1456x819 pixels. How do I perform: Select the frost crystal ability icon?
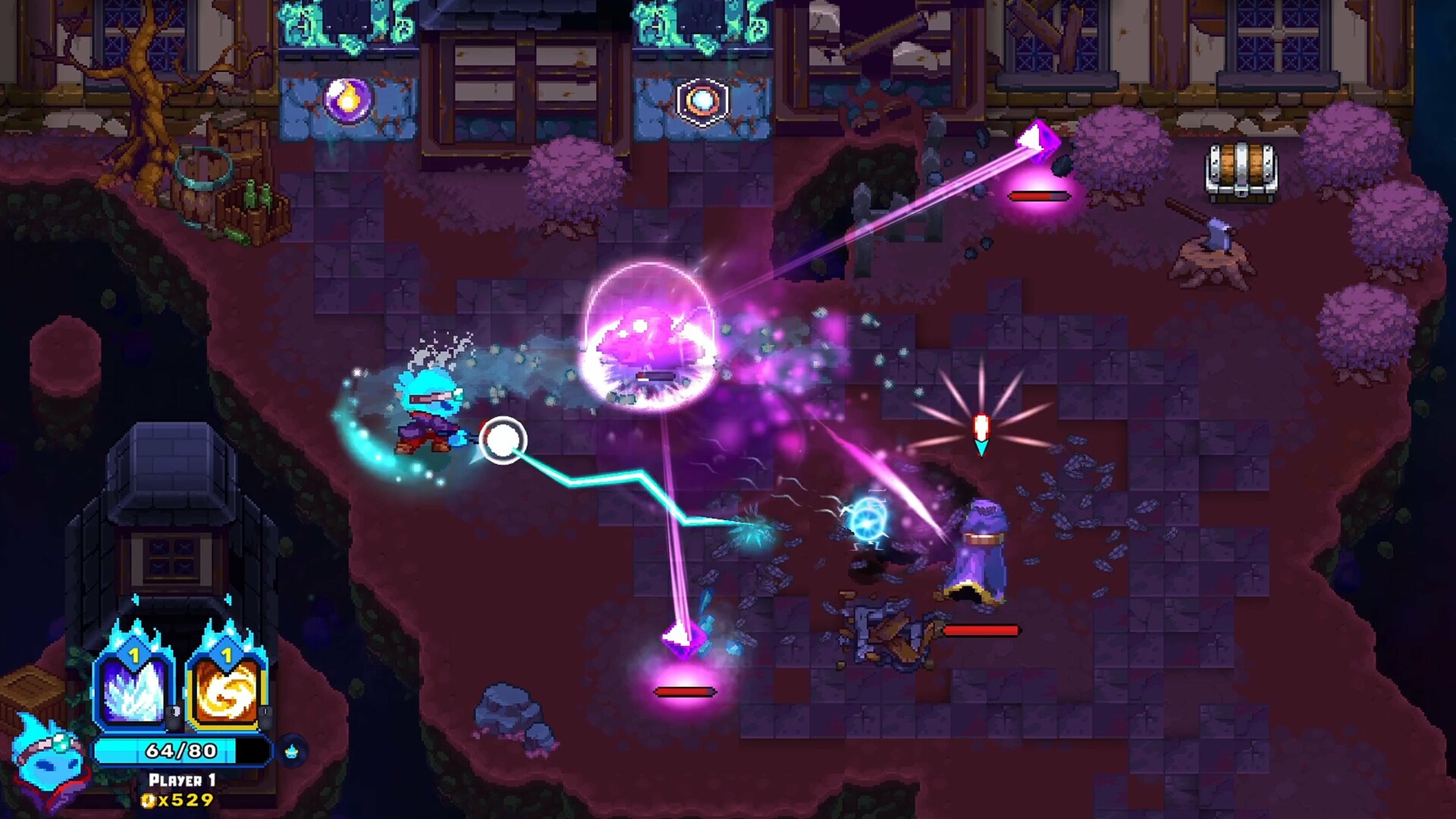[133, 692]
